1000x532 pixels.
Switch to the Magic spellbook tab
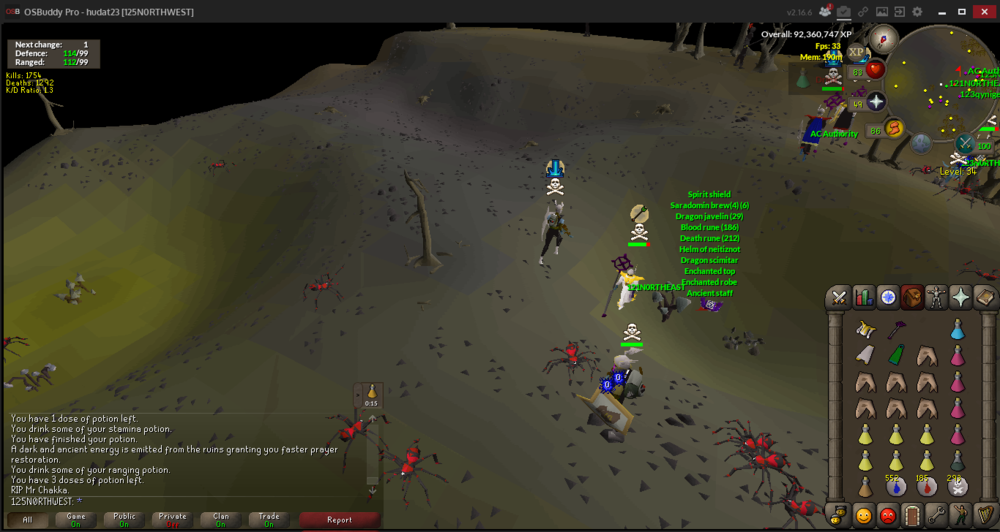[x=985, y=297]
